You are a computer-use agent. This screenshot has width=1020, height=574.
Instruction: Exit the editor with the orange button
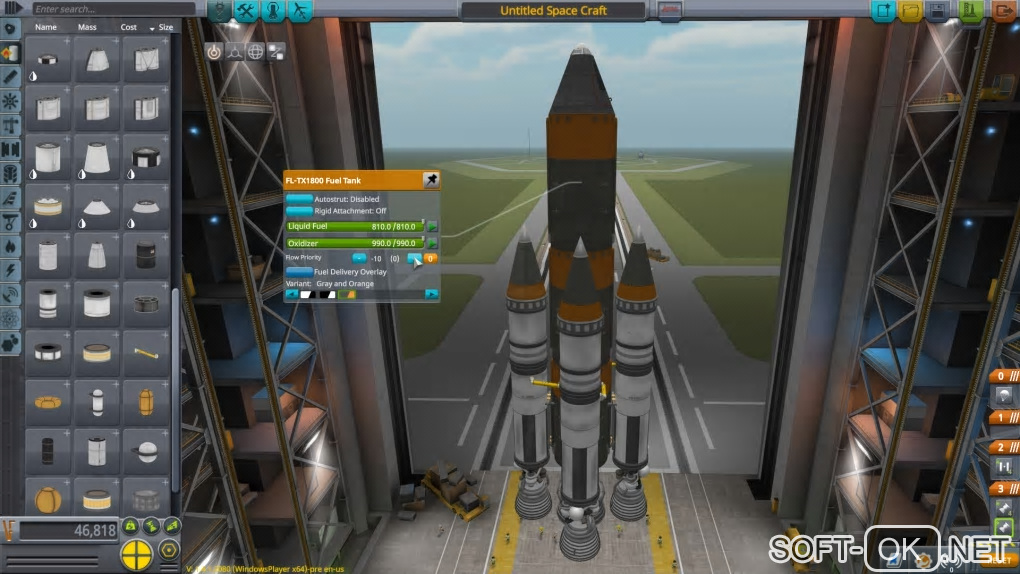click(1003, 11)
